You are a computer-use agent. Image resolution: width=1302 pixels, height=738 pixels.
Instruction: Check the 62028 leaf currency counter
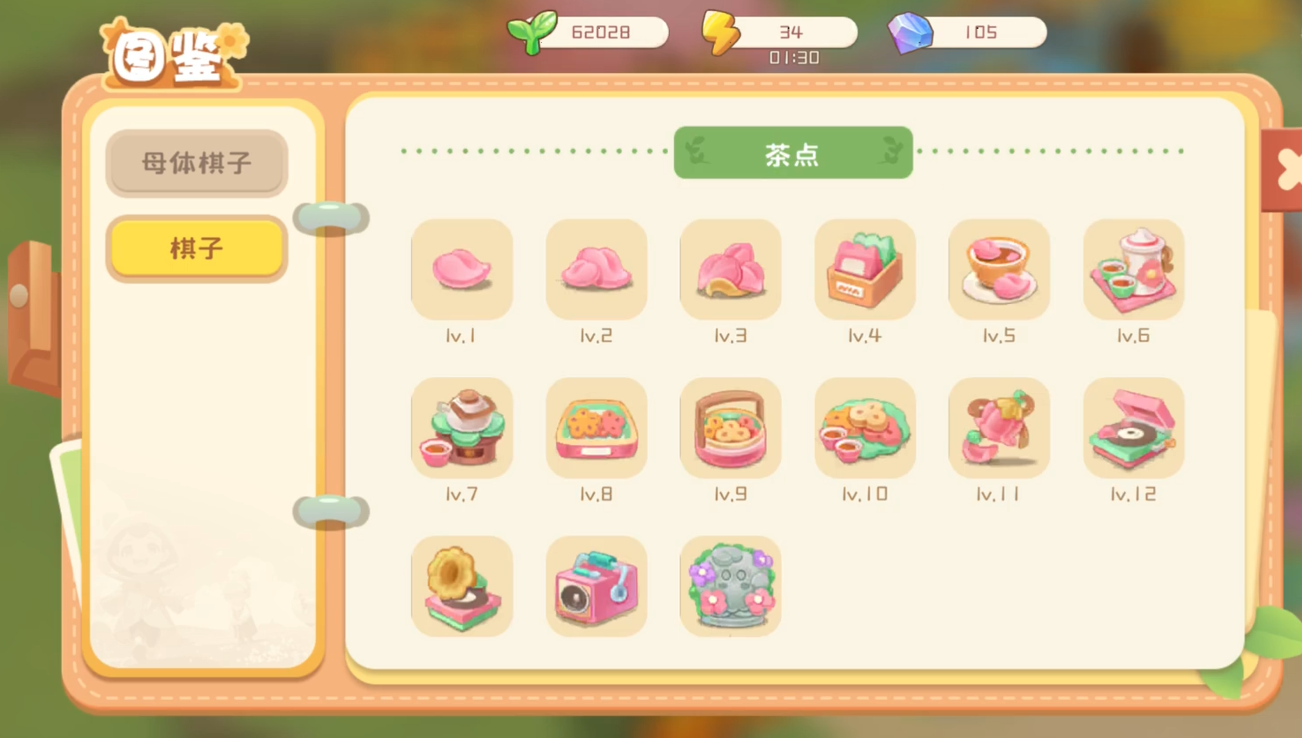tap(602, 31)
